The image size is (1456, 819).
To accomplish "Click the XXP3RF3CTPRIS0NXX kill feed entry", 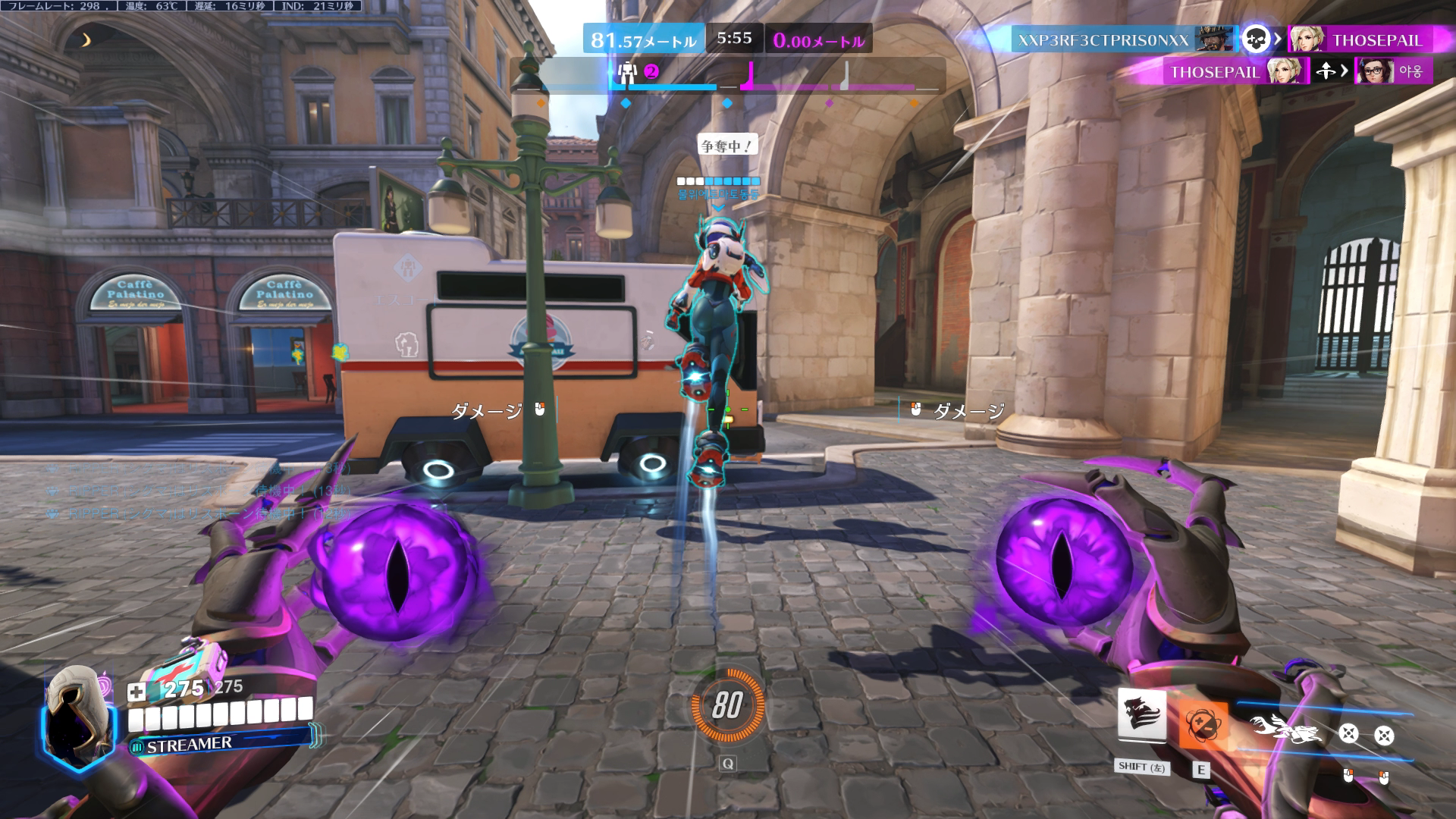I will [x=1103, y=39].
